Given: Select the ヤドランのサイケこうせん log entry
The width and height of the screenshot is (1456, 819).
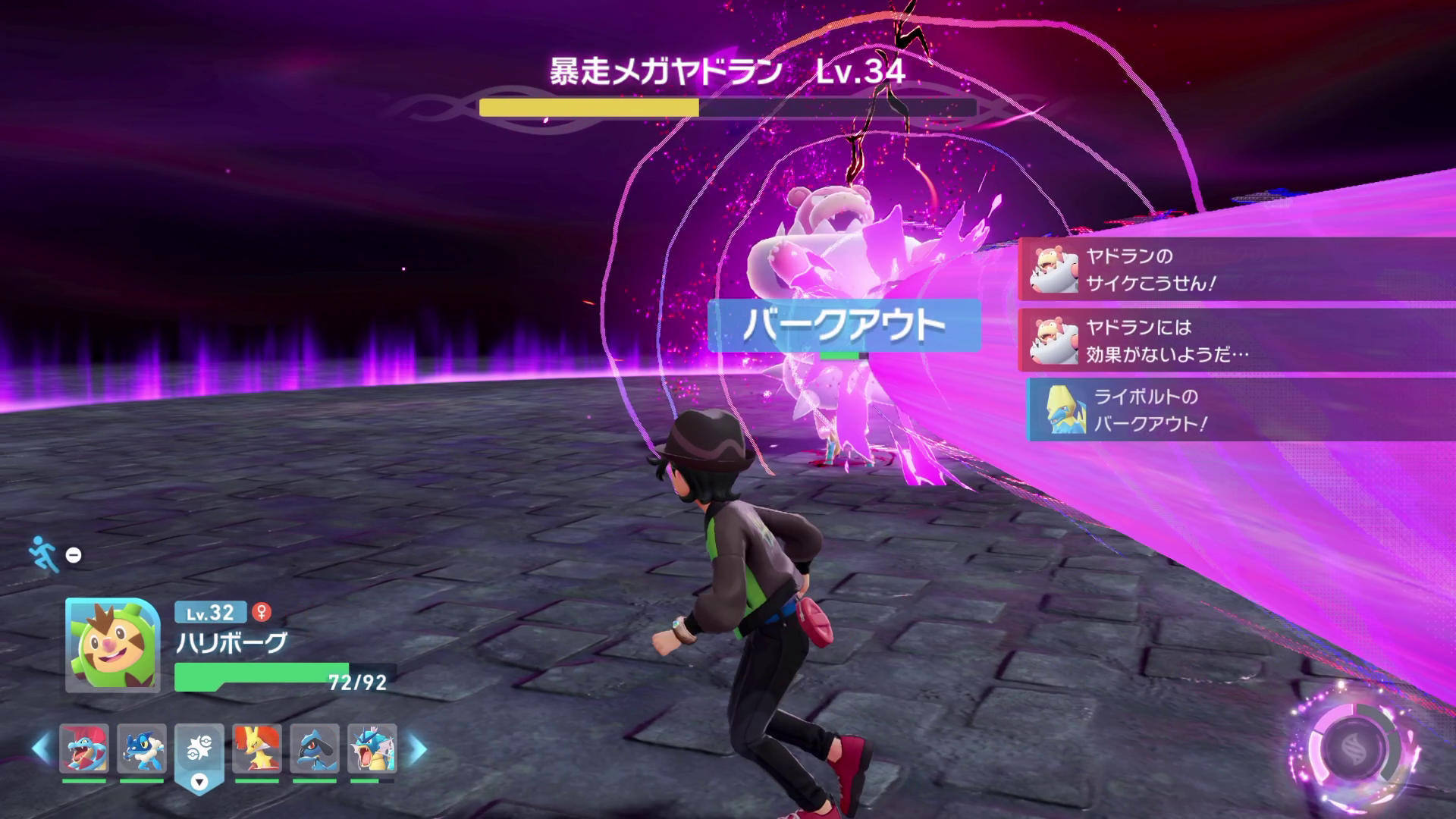Looking at the screenshot, I should click(x=1236, y=269).
